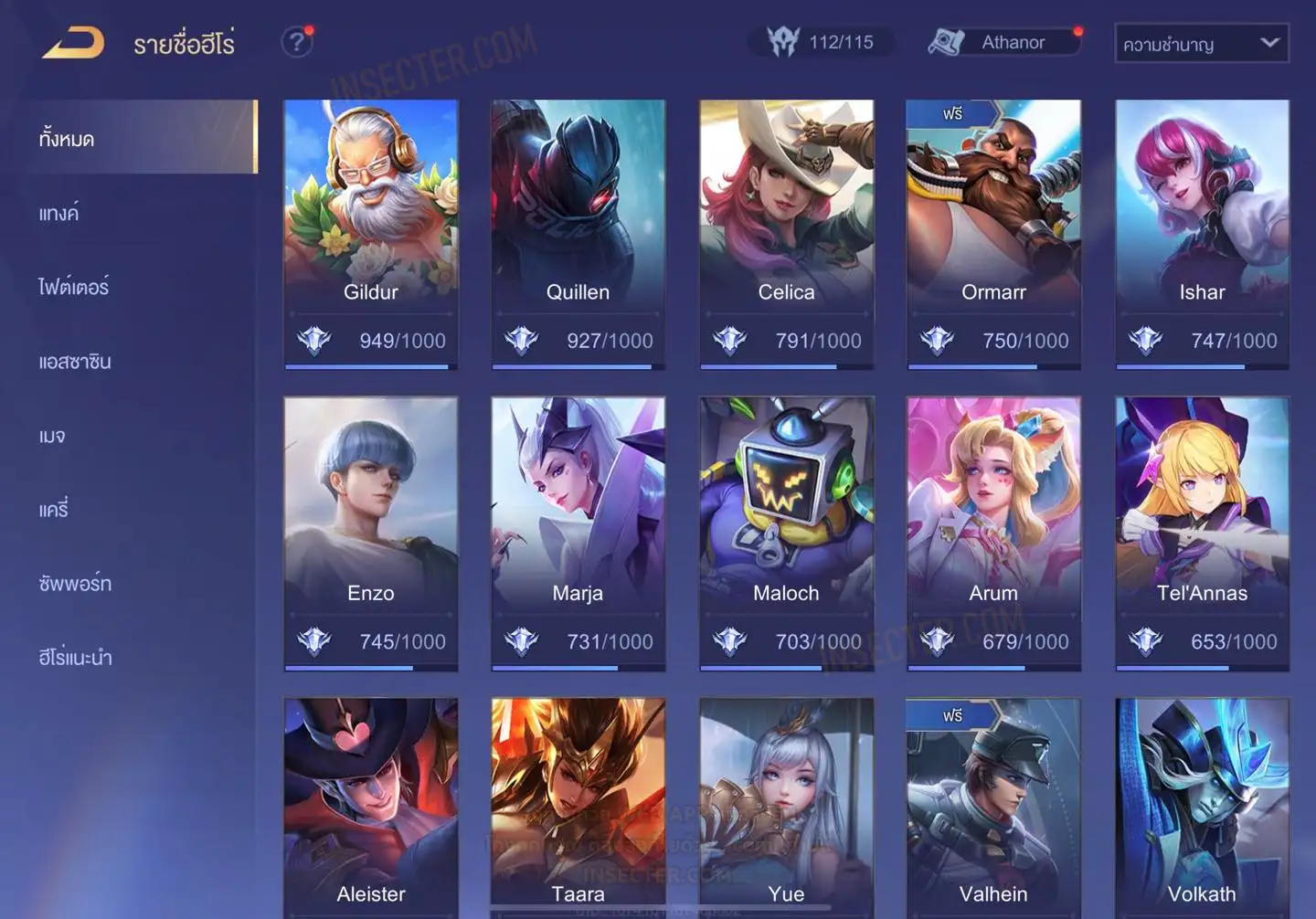
Task: Open the Athanor button
Action: pos(1003,42)
